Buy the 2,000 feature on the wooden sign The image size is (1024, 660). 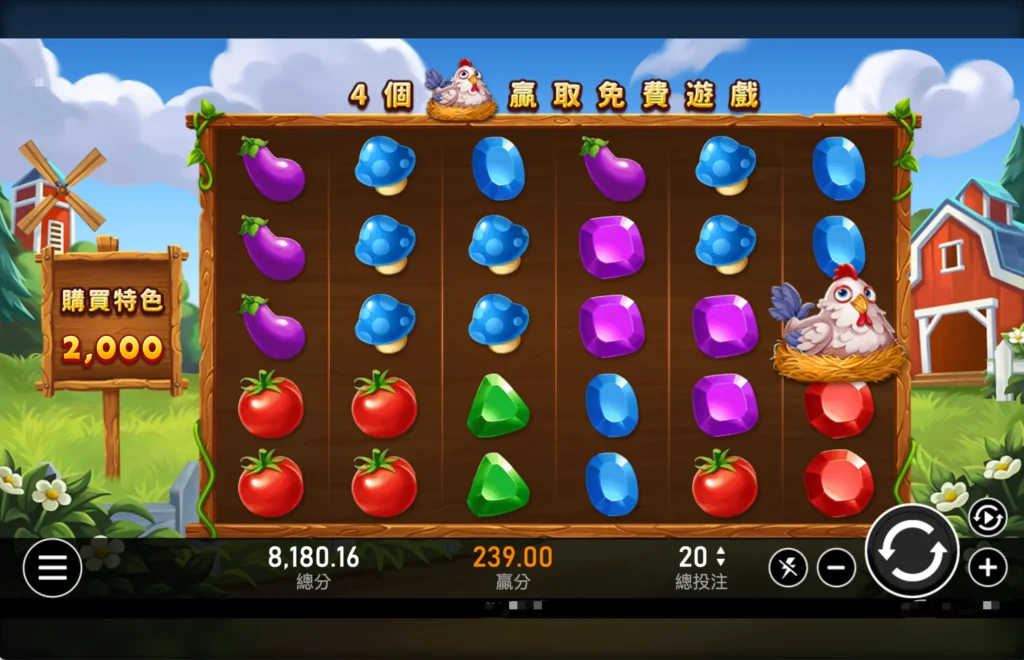(x=112, y=324)
